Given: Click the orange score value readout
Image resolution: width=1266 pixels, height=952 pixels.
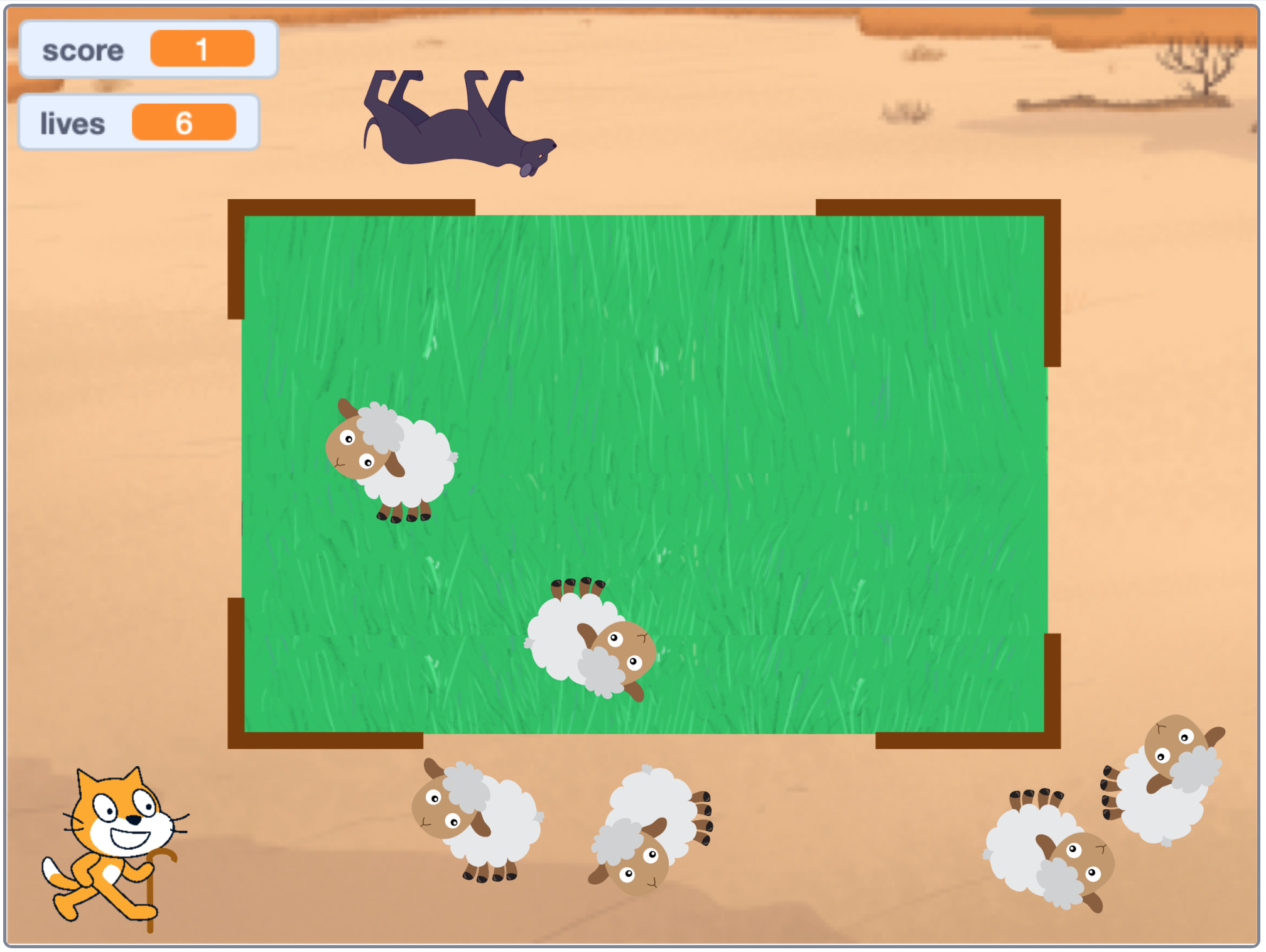Looking at the screenshot, I should click(x=203, y=48).
